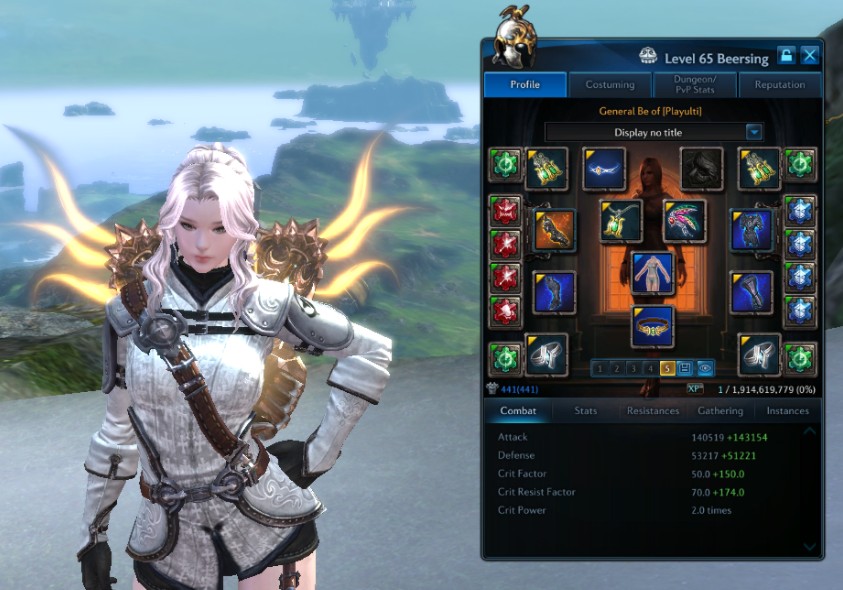Show the Reputation tab
Viewport: 843px width, 590px height.
click(779, 85)
